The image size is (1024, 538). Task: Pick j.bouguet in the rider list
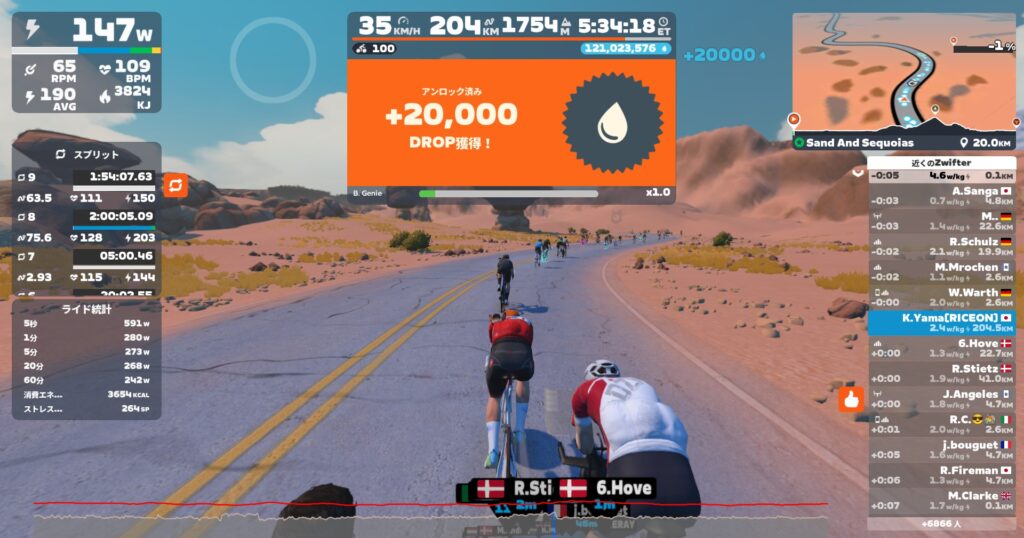click(941, 450)
